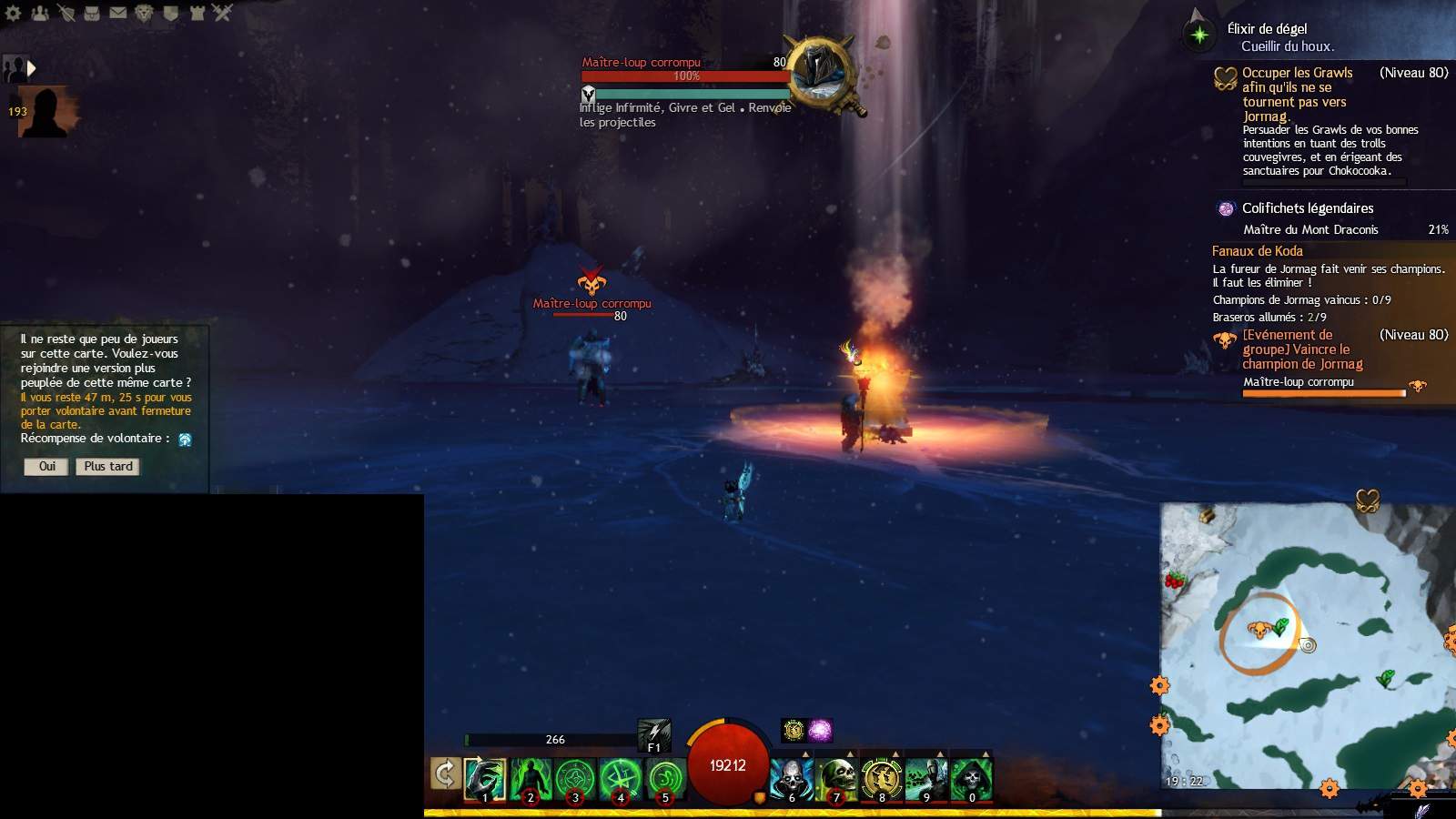The height and width of the screenshot is (819, 1456).
Task: Open the PvP crossed swords icon
Action: click(x=223, y=13)
